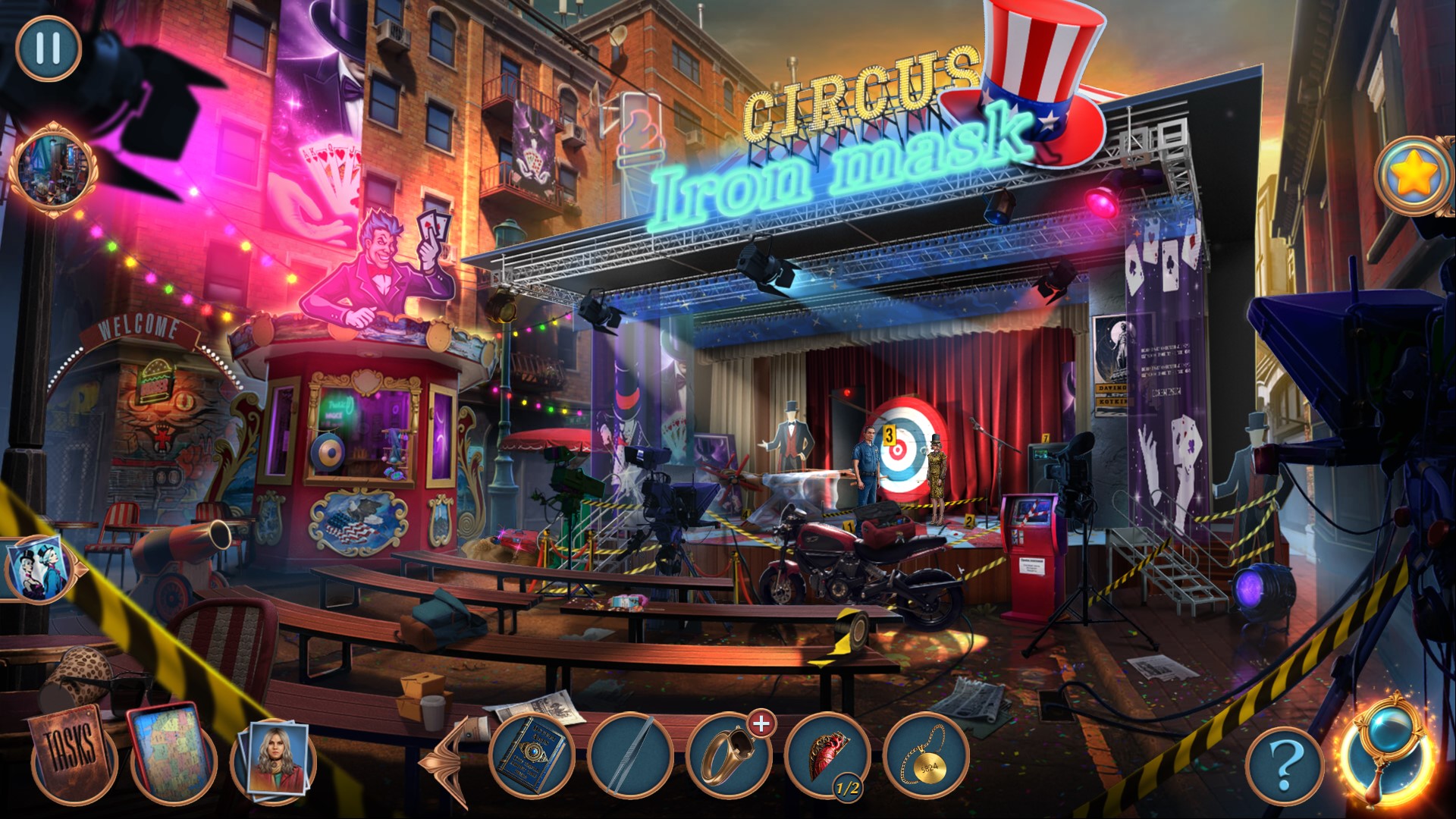Select the blue book inventory item

(x=532, y=755)
